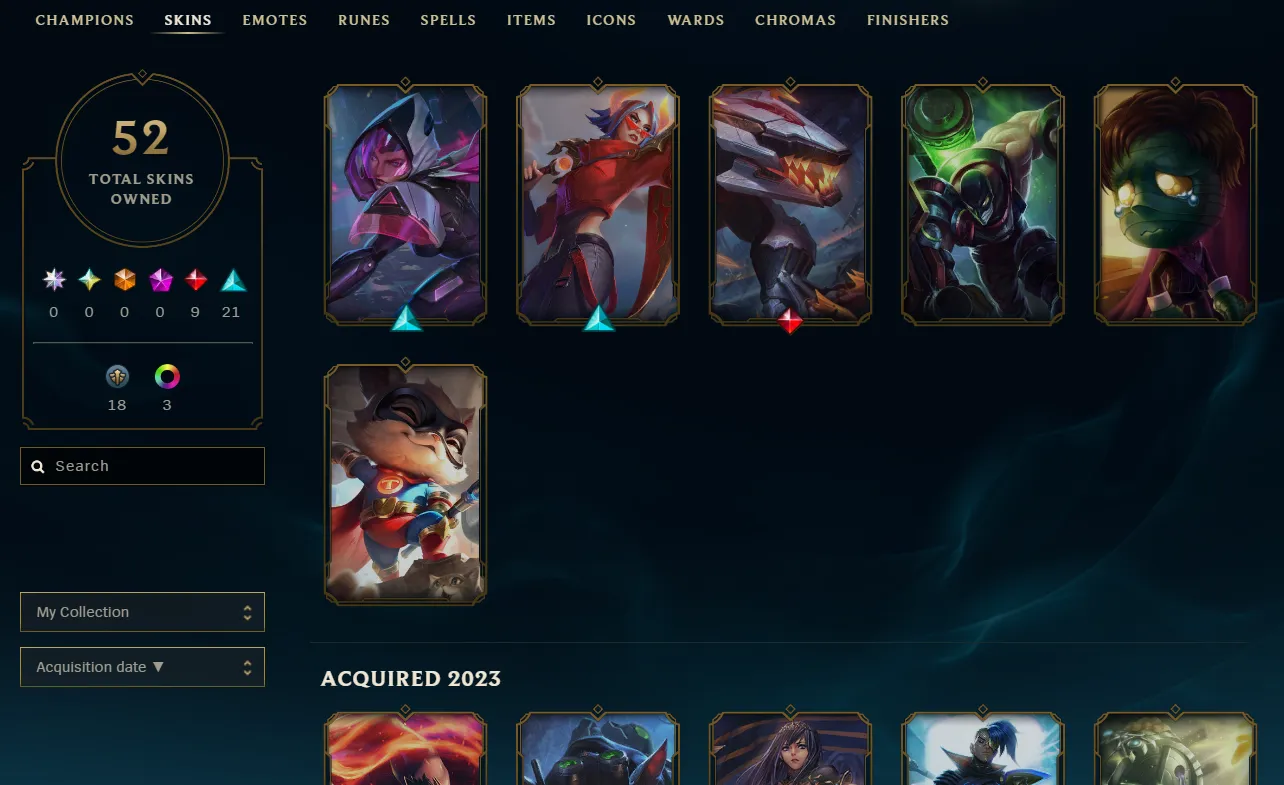Click the prestige crest icon showing 18
The height and width of the screenshot is (785, 1284).
(117, 376)
